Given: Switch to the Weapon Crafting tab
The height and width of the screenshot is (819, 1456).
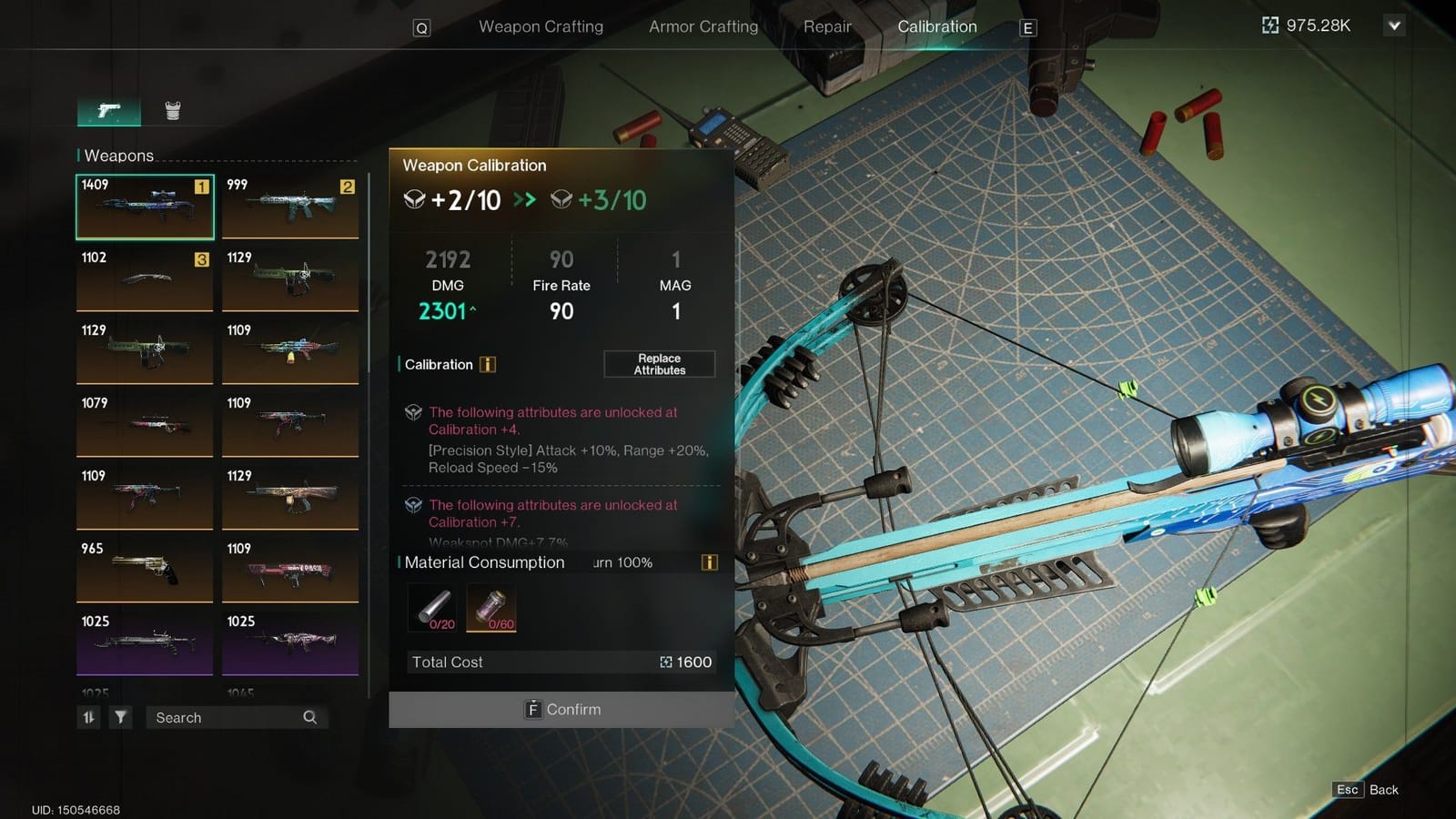Looking at the screenshot, I should pos(540,26).
